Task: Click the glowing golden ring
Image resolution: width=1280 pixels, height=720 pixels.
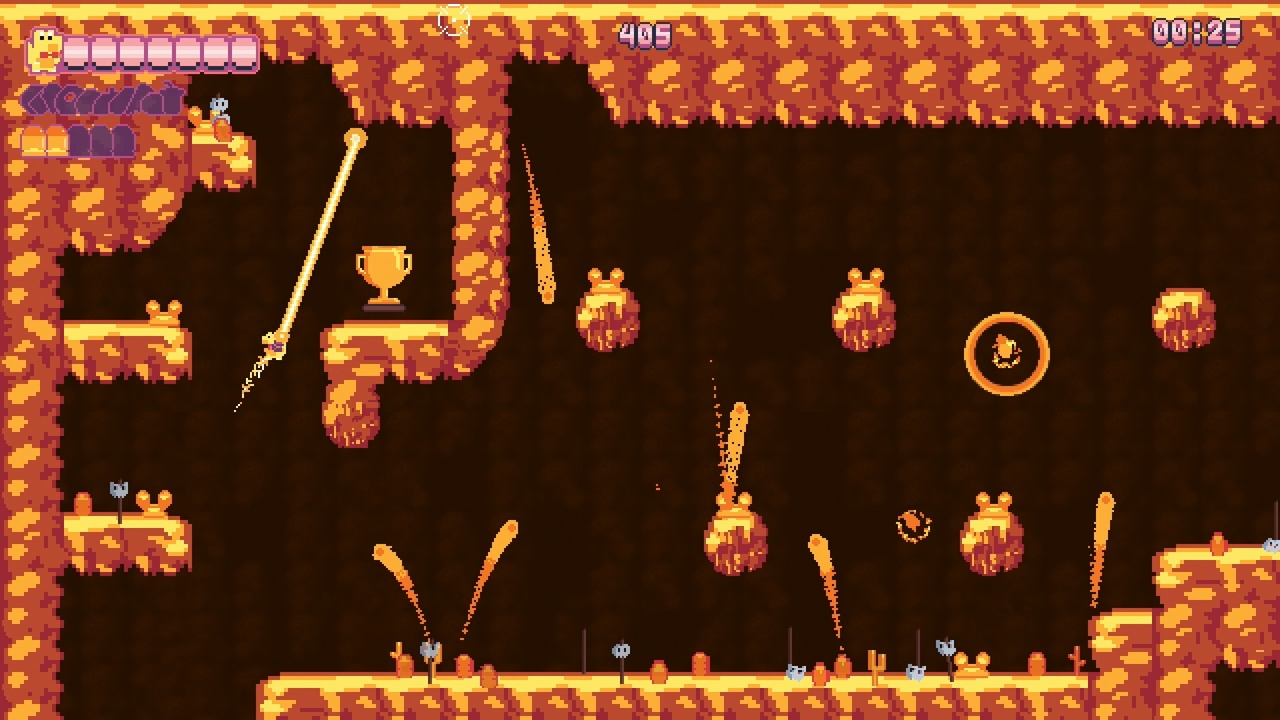Action: [x=1006, y=350]
